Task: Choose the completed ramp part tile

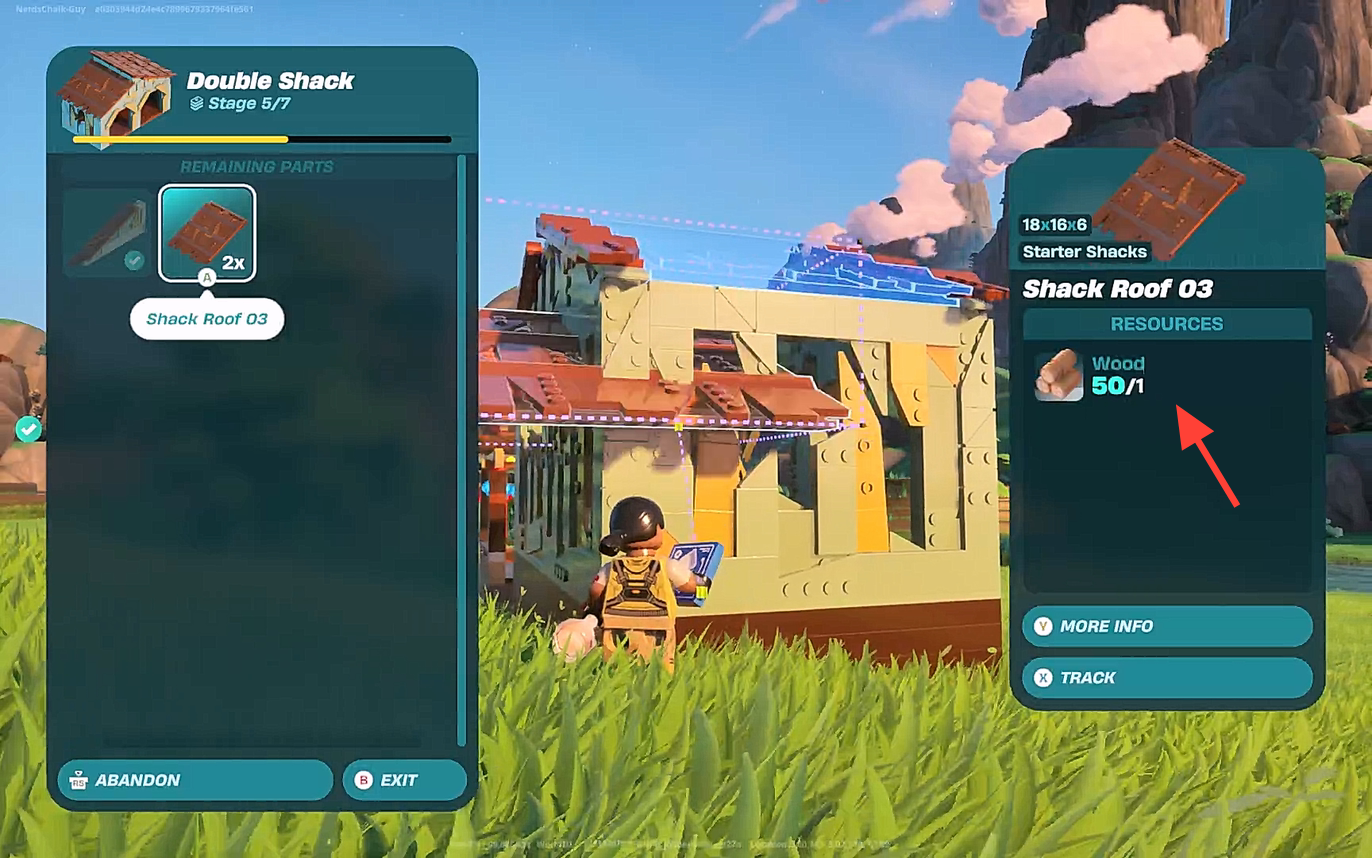Action: [108, 233]
